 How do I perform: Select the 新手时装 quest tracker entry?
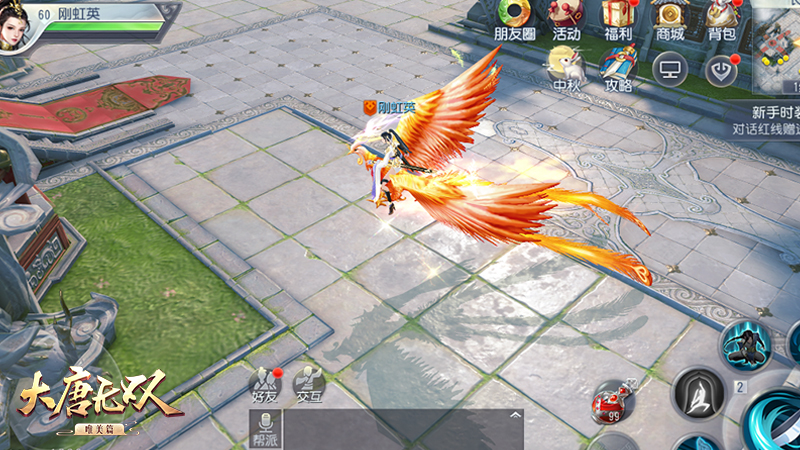pyautogui.click(x=766, y=120)
